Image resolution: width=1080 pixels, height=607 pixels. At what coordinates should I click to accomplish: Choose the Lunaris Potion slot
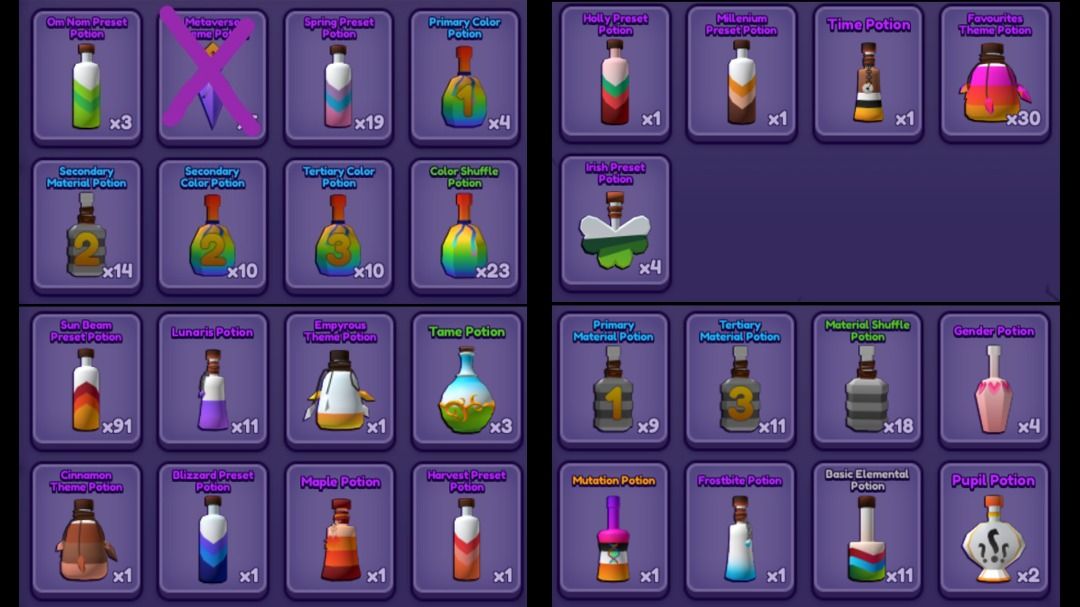pyautogui.click(x=213, y=382)
